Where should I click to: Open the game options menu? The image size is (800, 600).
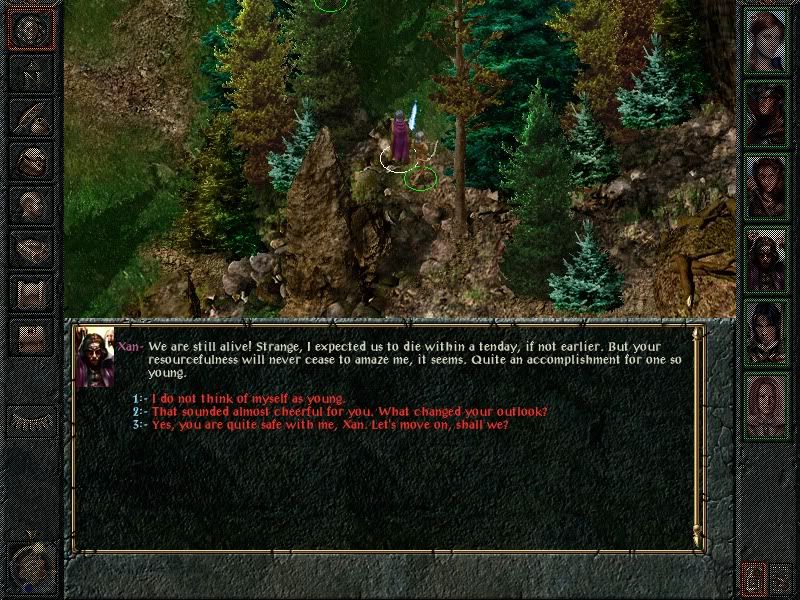click(x=31, y=337)
